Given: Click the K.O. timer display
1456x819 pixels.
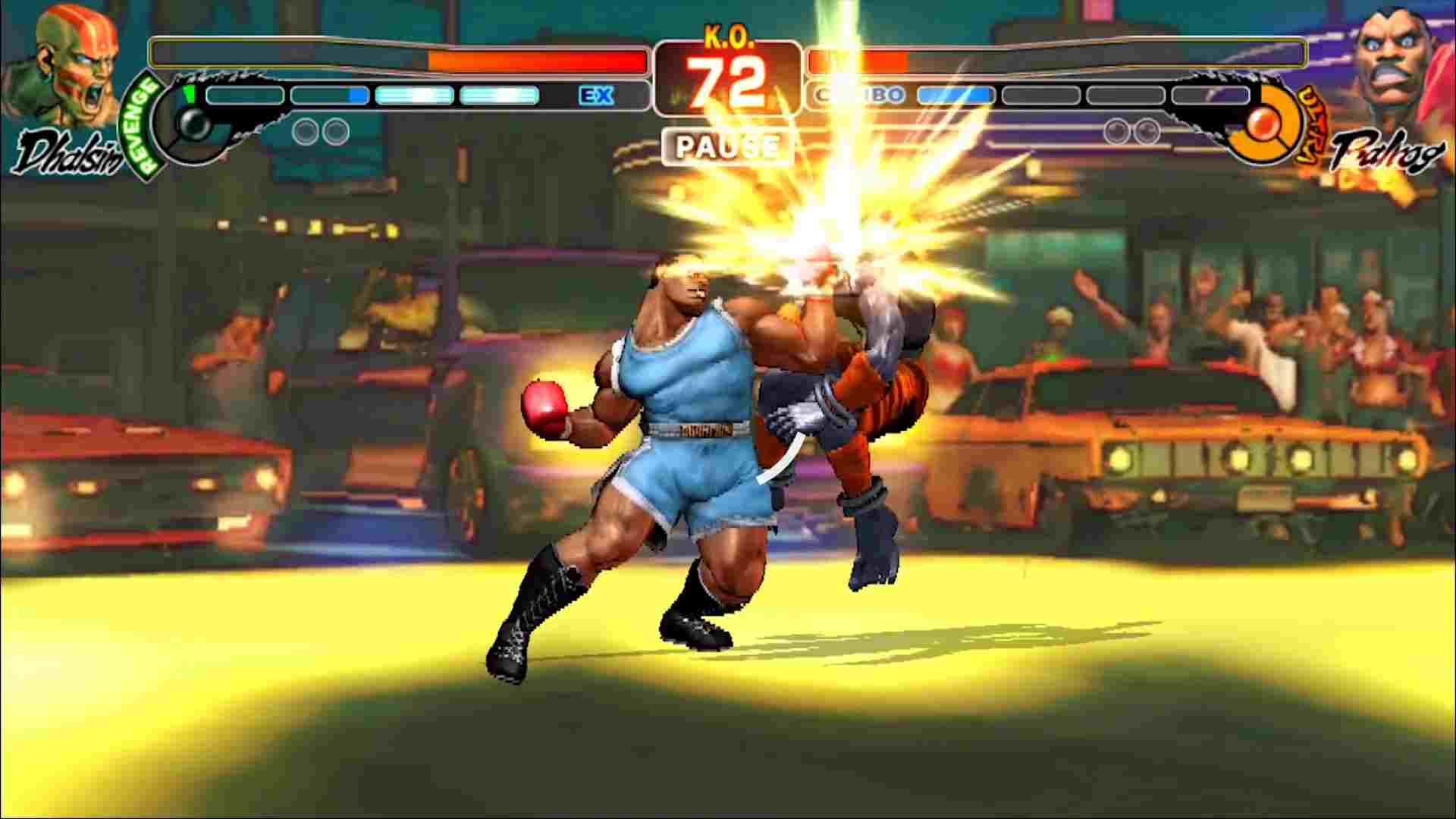Looking at the screenshot, I should (726, 72).
